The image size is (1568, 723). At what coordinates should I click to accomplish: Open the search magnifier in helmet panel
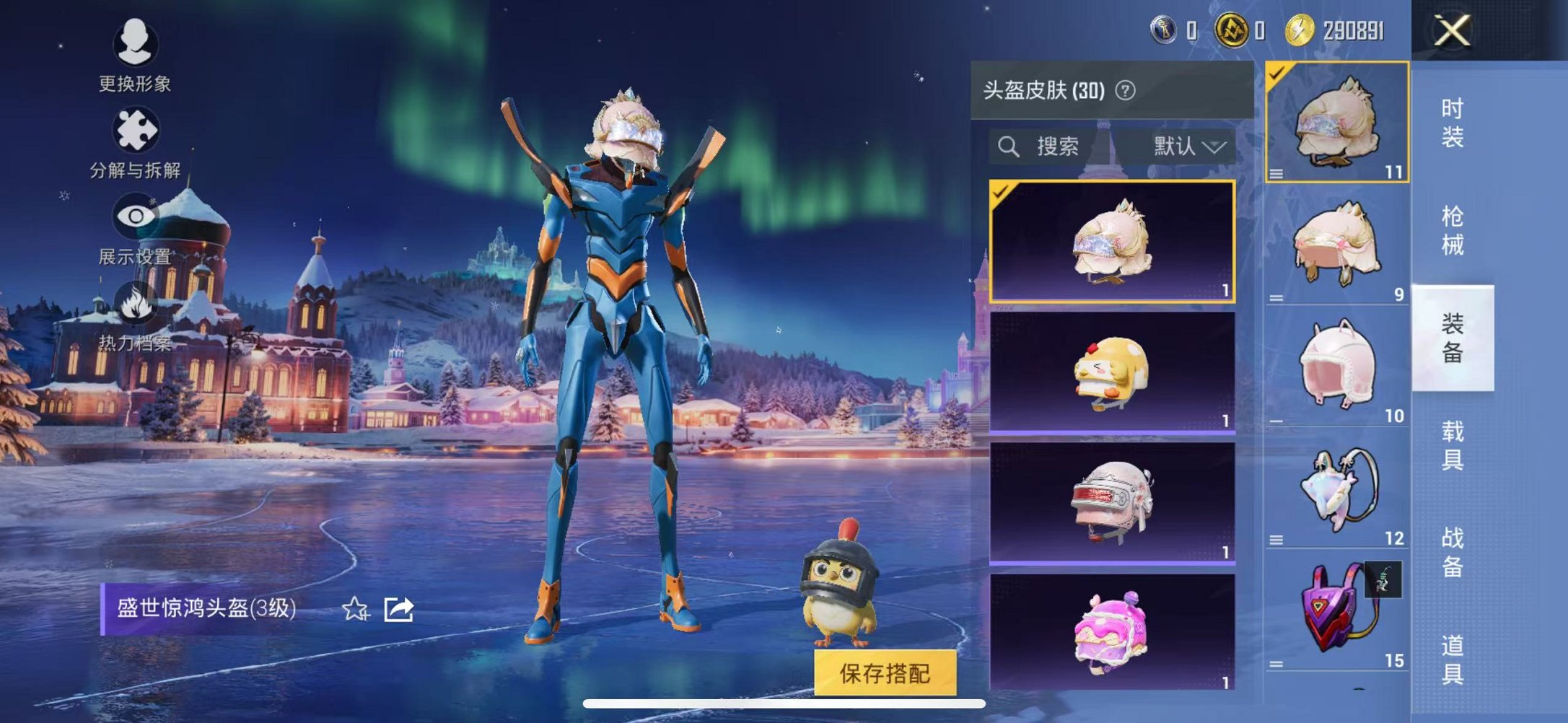click(x=1009, y=146)
